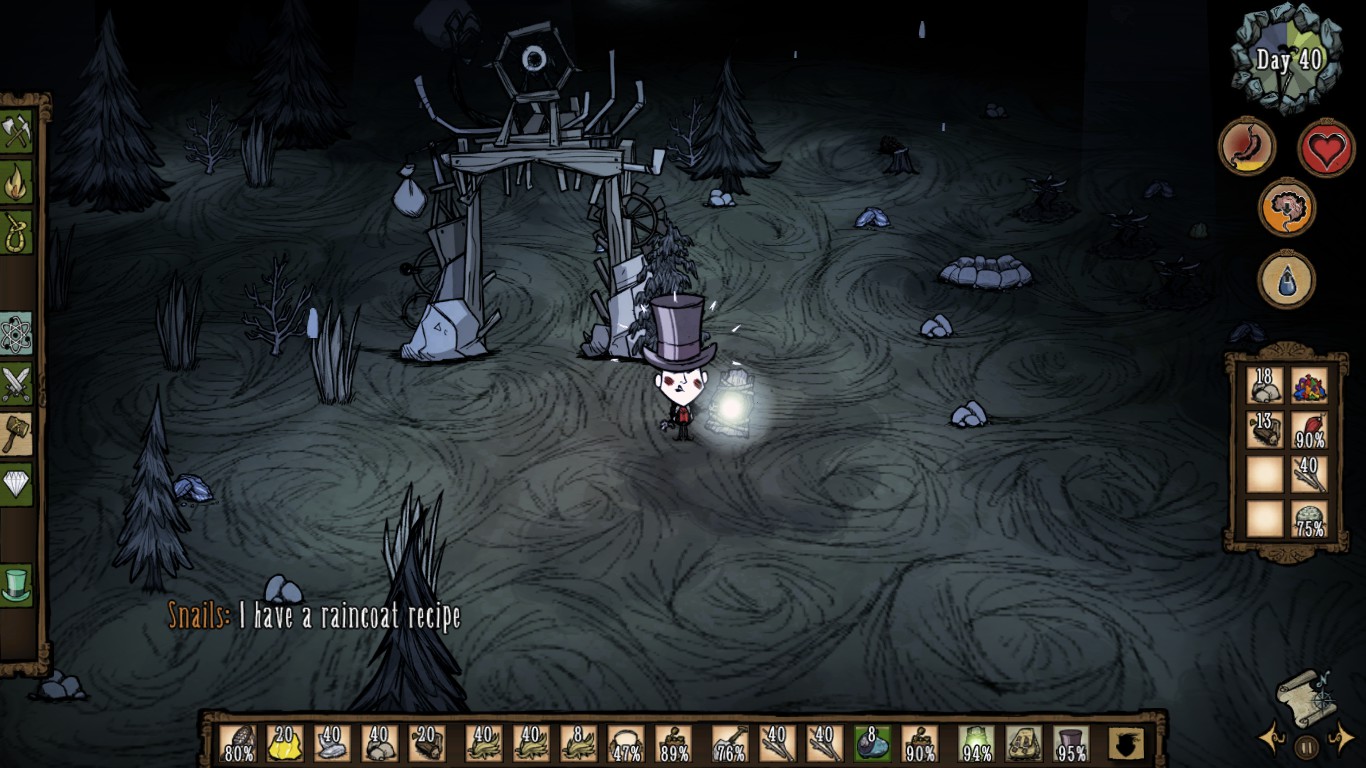1366x768 pixels.
Task: Open the Tools crafting tab
Action: 17,132
